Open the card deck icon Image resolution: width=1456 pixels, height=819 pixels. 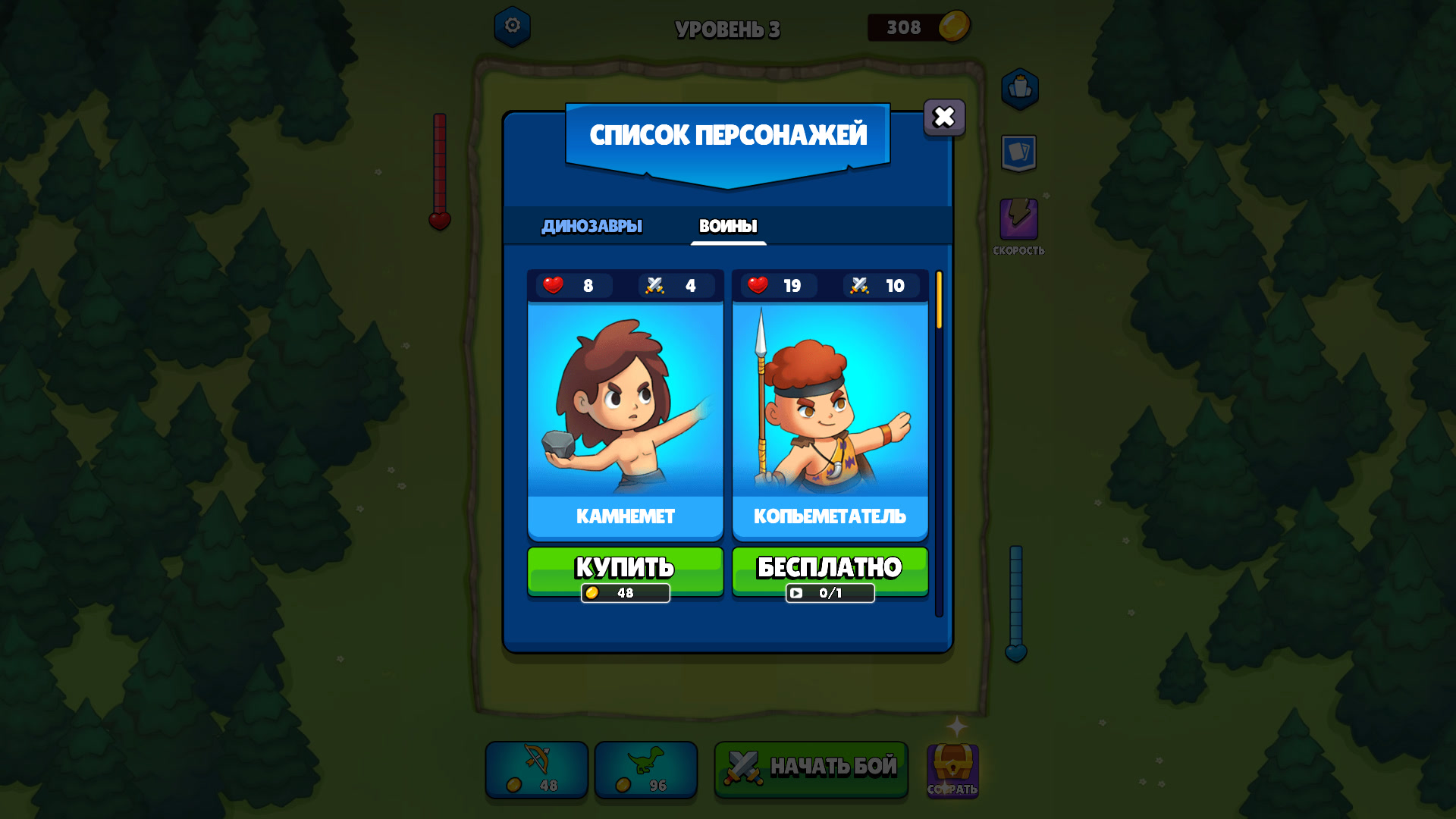pos(1020,152)
